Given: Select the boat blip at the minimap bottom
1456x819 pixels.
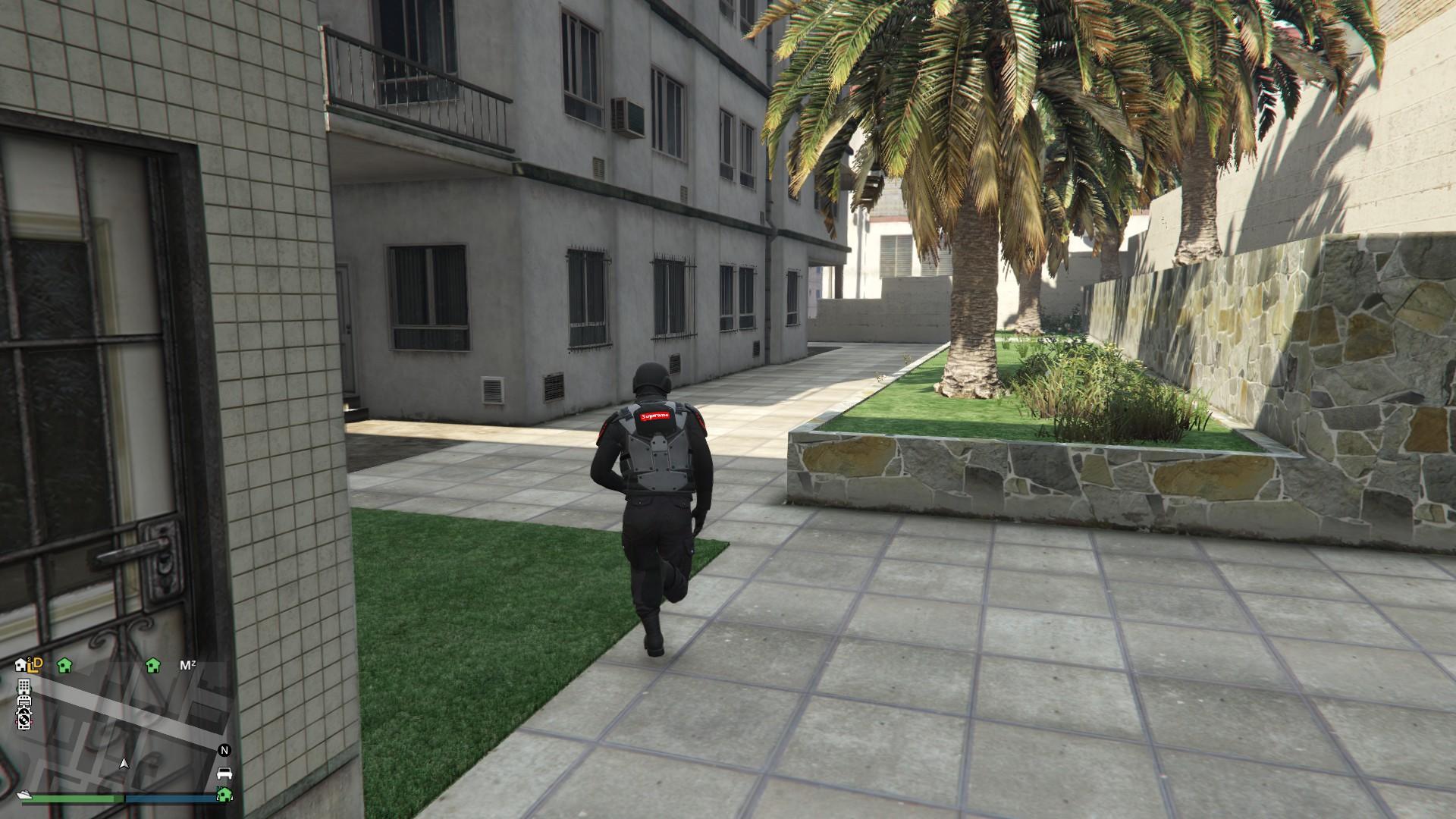Looking at the screenshot, I should click(x=24, y=794).
